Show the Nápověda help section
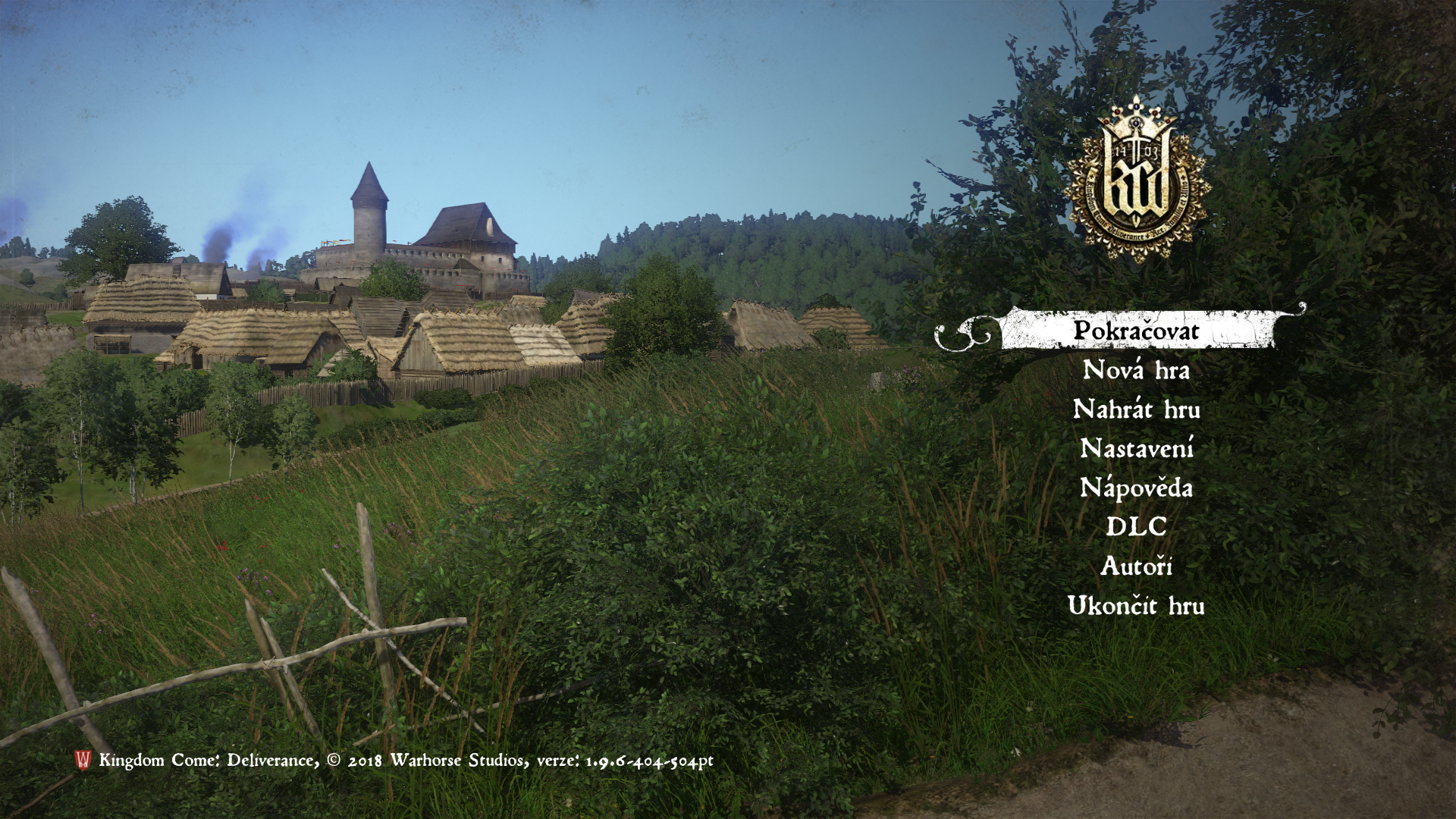This screenshot has width=1456, height=819. 1136,488
